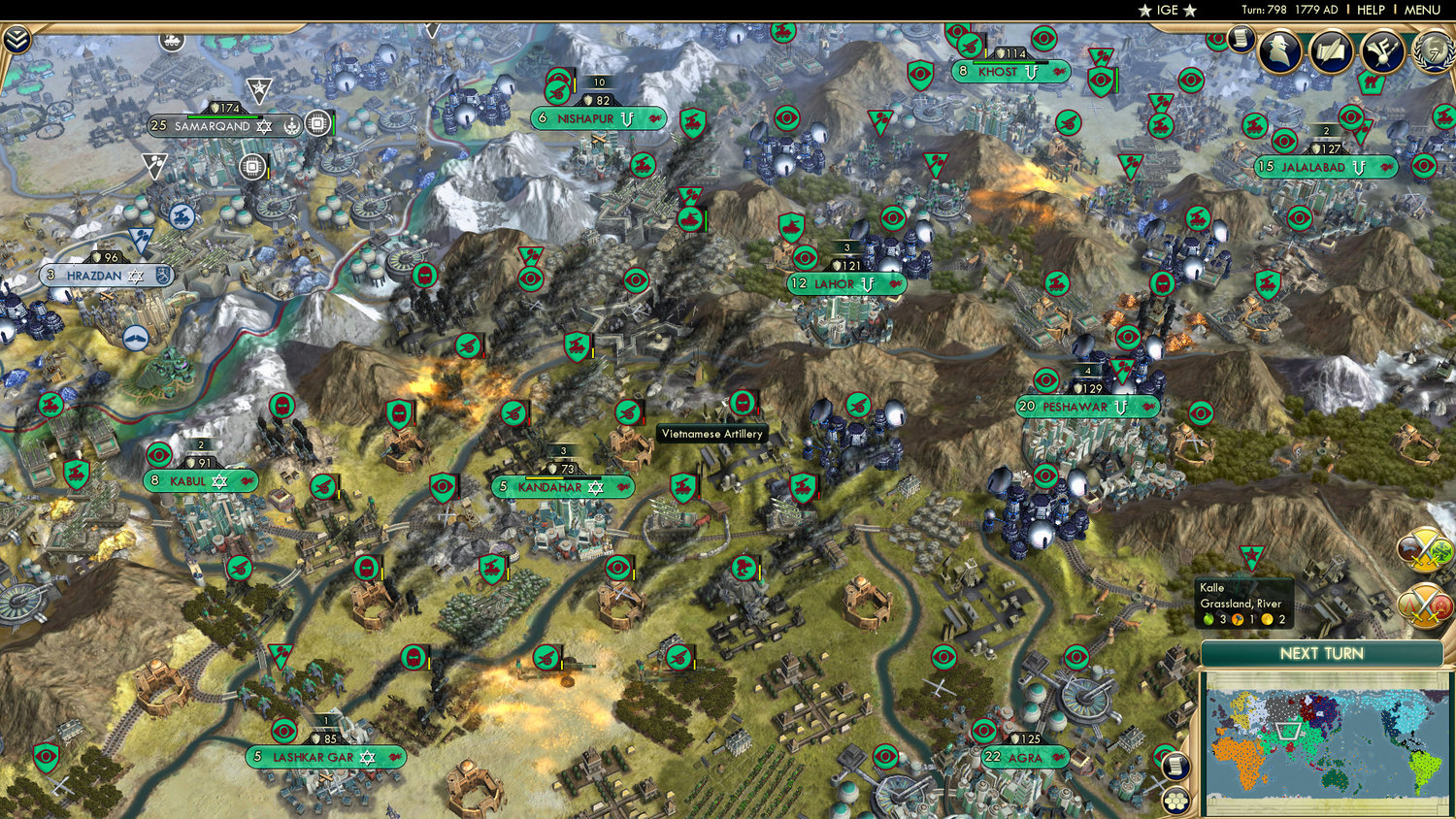Expand the double-chevron panel in top-left corner
This screenshot has width=1456, height=819.
point(17,41)
